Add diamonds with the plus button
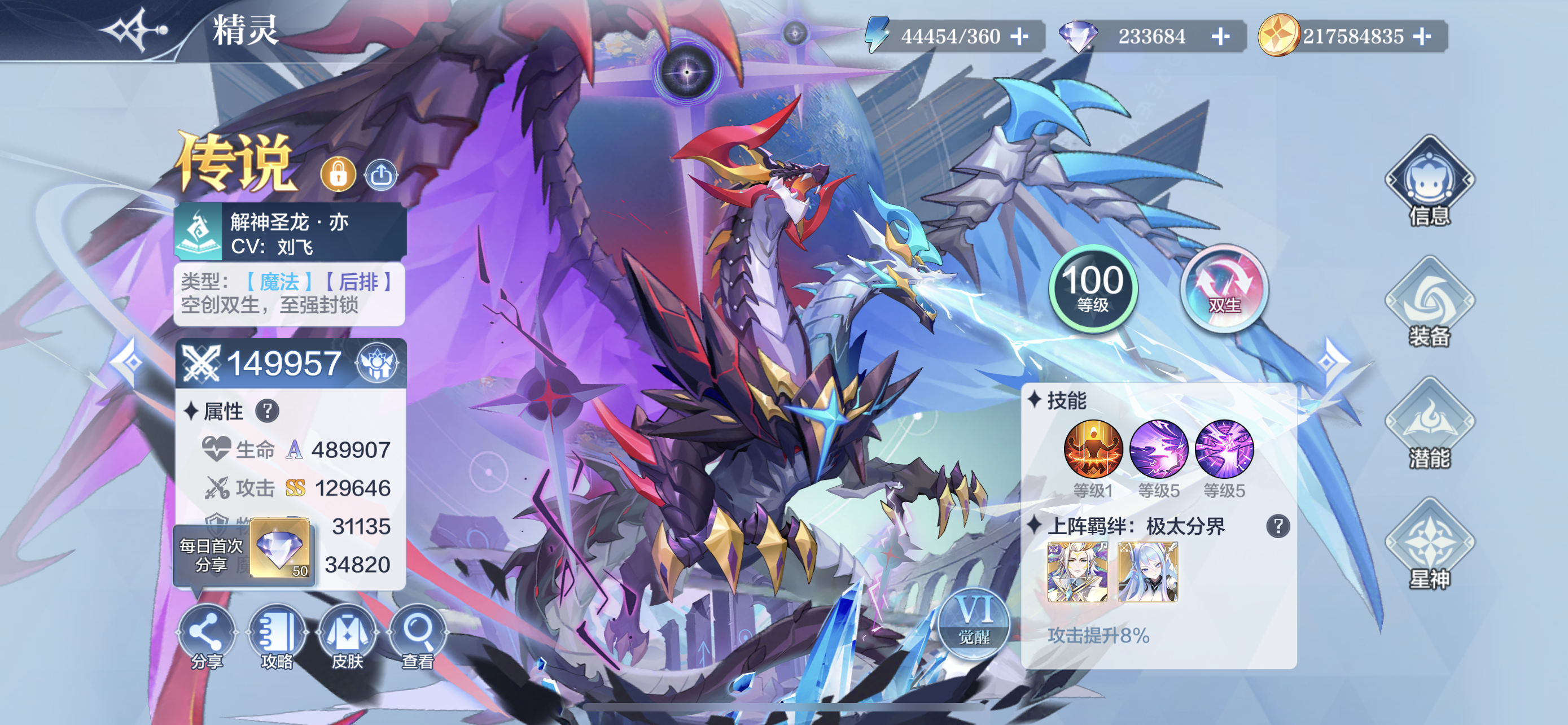The height and width of the screenshot is (725, 1568). coord(1220,37)
